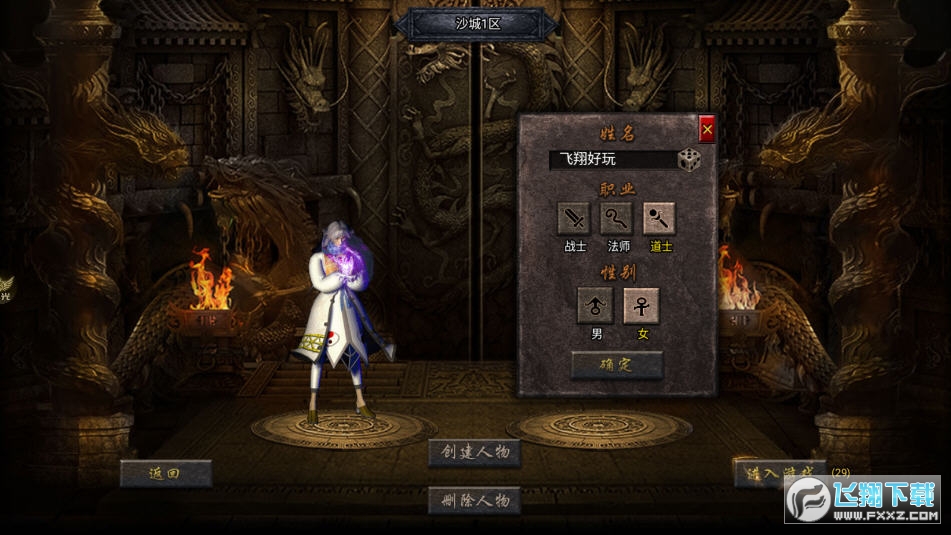Open 创建人物 create character
The width and height of the screenshot is (951, 535).
point(475,452)
